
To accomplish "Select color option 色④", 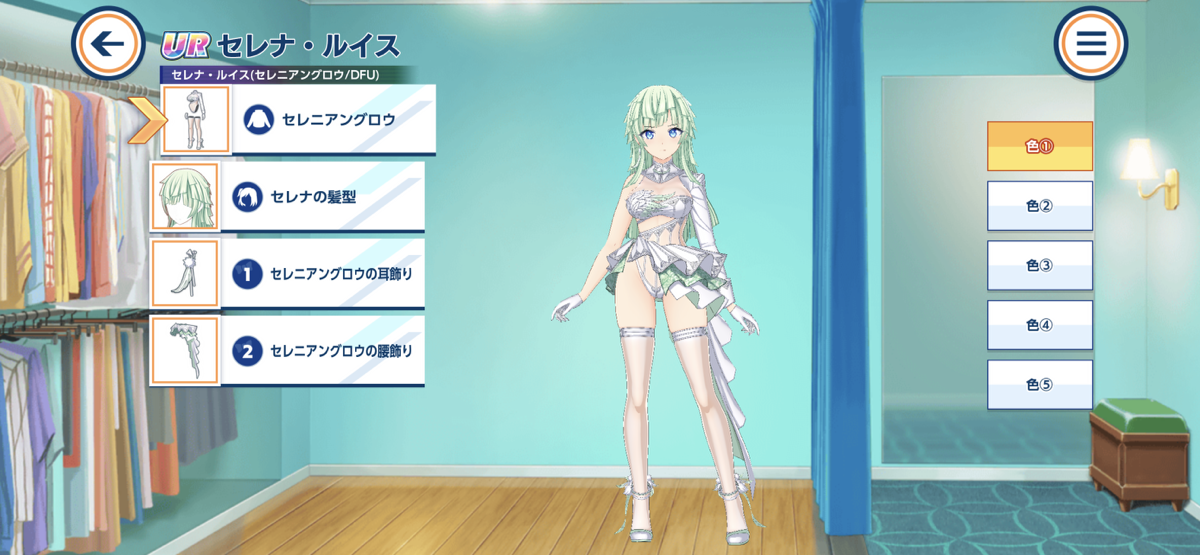I will pyautogui.click(x=1040, y=325).
